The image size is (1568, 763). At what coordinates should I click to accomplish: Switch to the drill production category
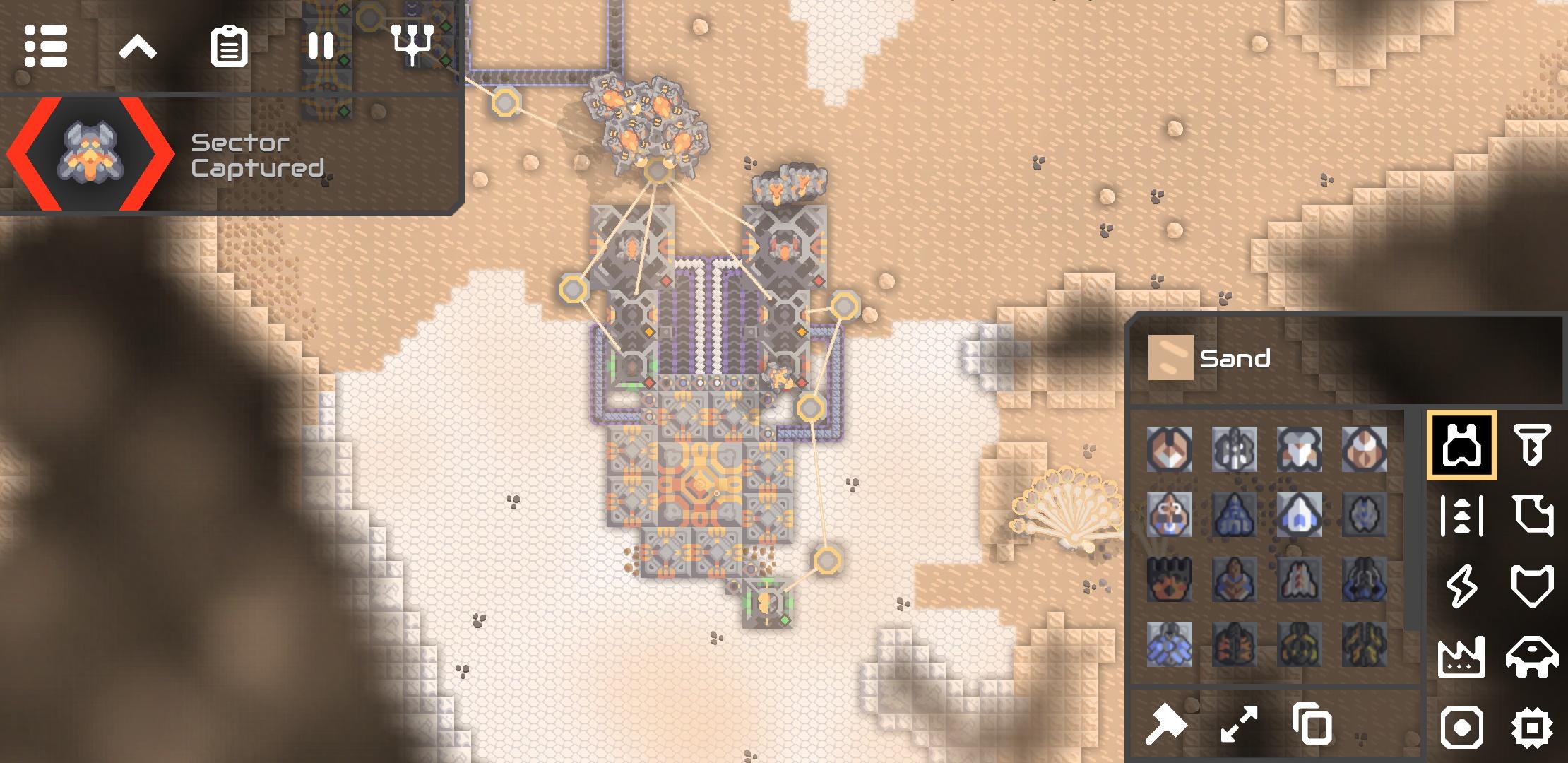point(1531,445)
